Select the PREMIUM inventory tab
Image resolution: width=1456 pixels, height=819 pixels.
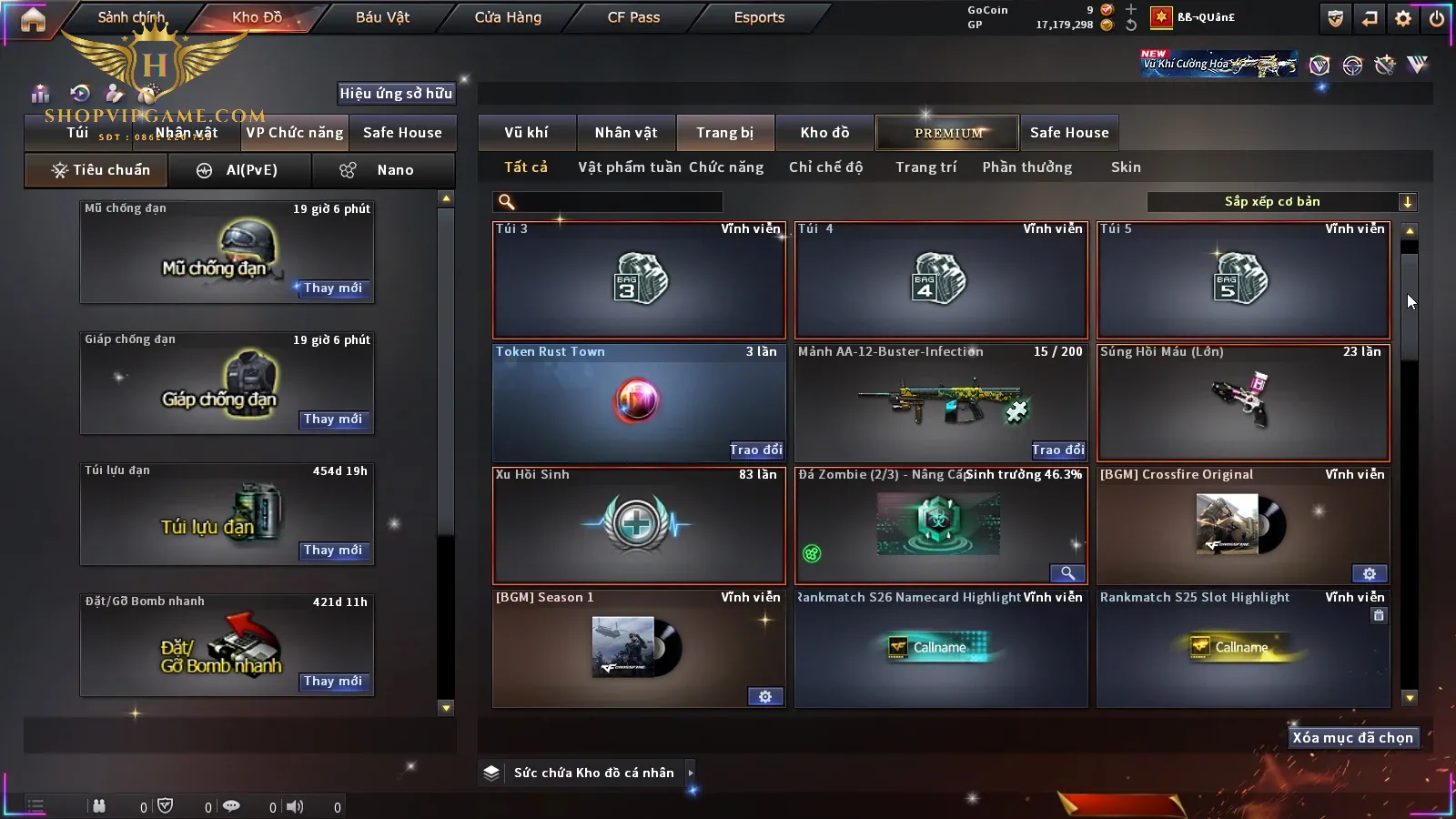(948, 133)
